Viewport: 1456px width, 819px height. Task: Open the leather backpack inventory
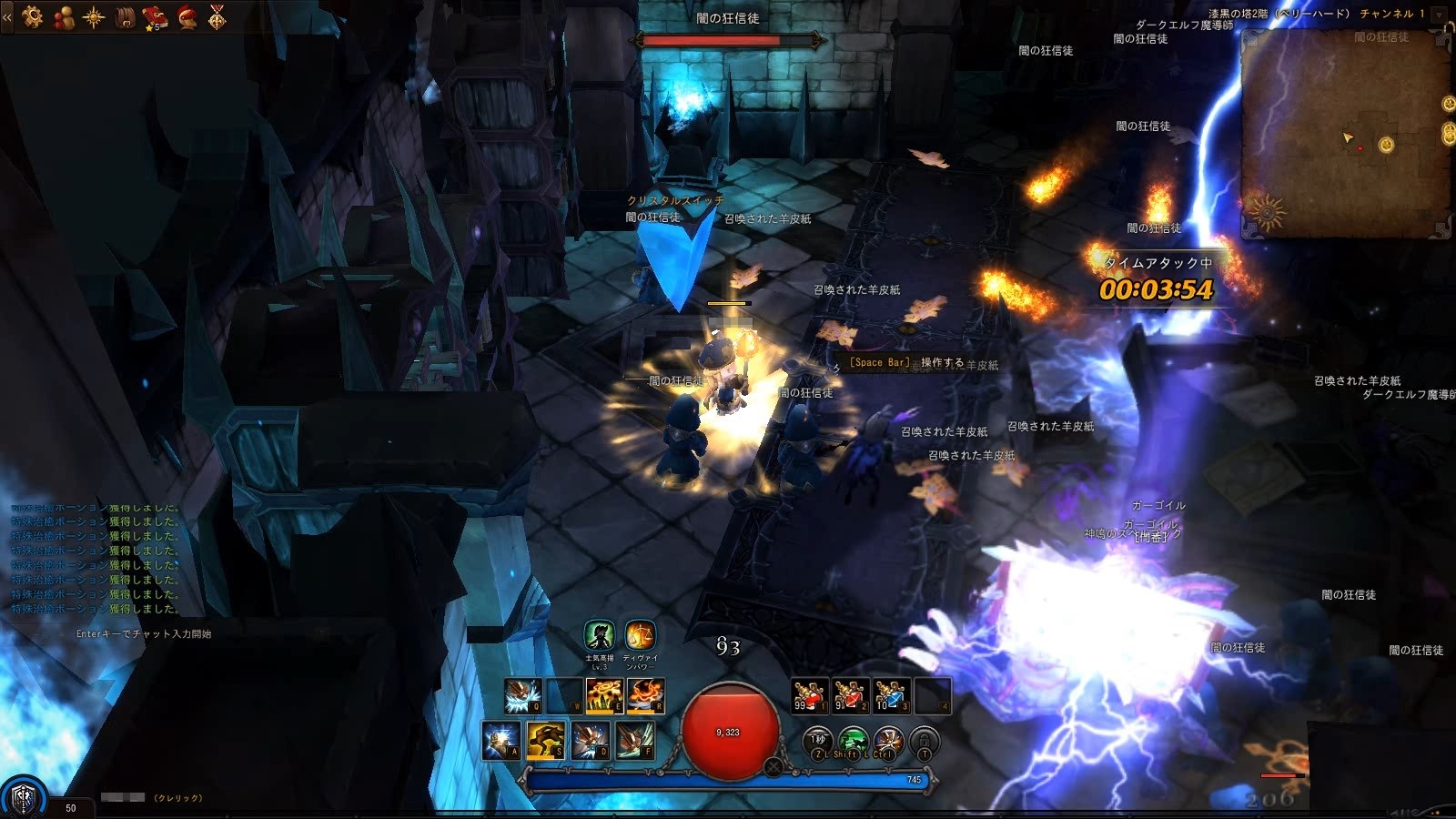(126, 16)
